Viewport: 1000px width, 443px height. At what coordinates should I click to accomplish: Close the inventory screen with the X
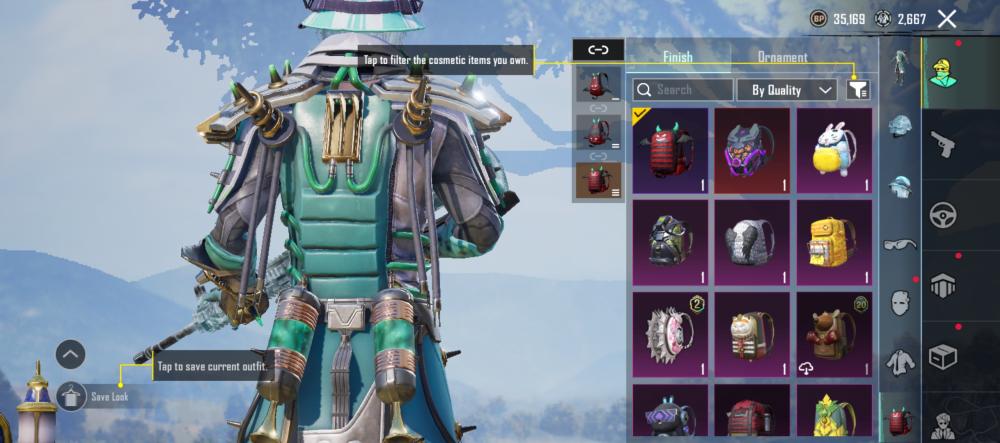pyautogui.click(x=947, y=19)
